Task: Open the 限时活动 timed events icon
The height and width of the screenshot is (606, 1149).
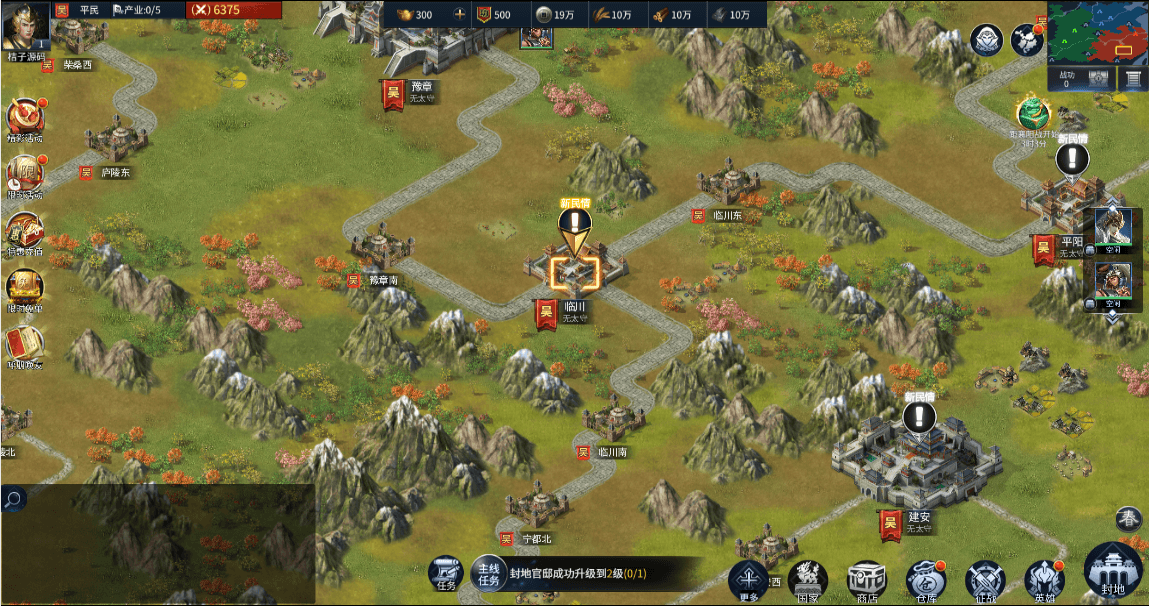Action: tap(25, 175)
